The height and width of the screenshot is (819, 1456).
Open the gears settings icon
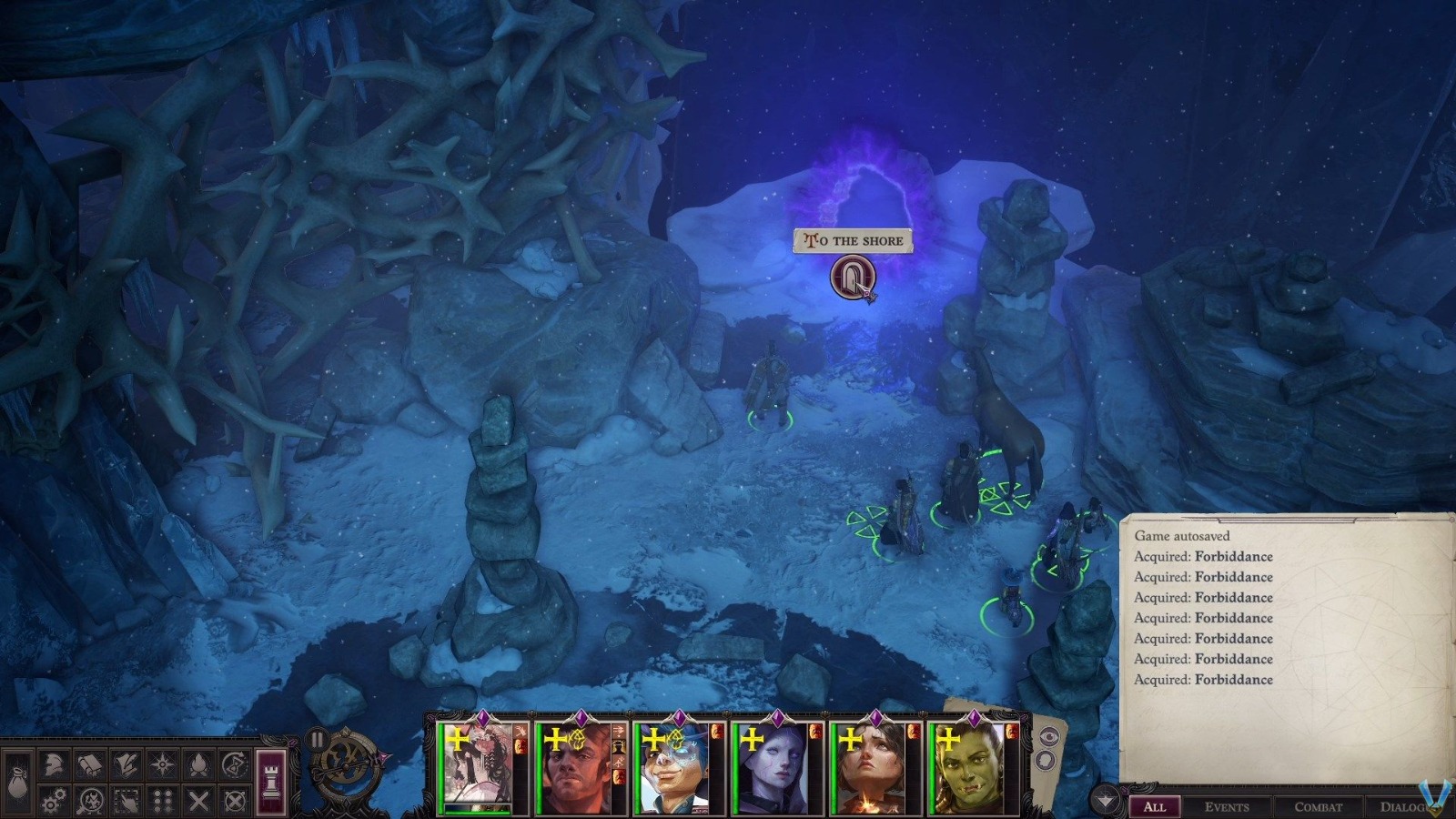point(54,801)
